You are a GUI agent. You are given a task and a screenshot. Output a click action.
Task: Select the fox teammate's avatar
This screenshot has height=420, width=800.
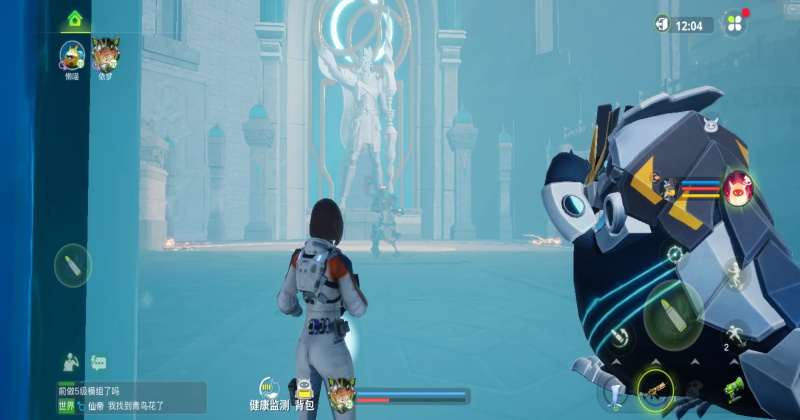(105, 53)
